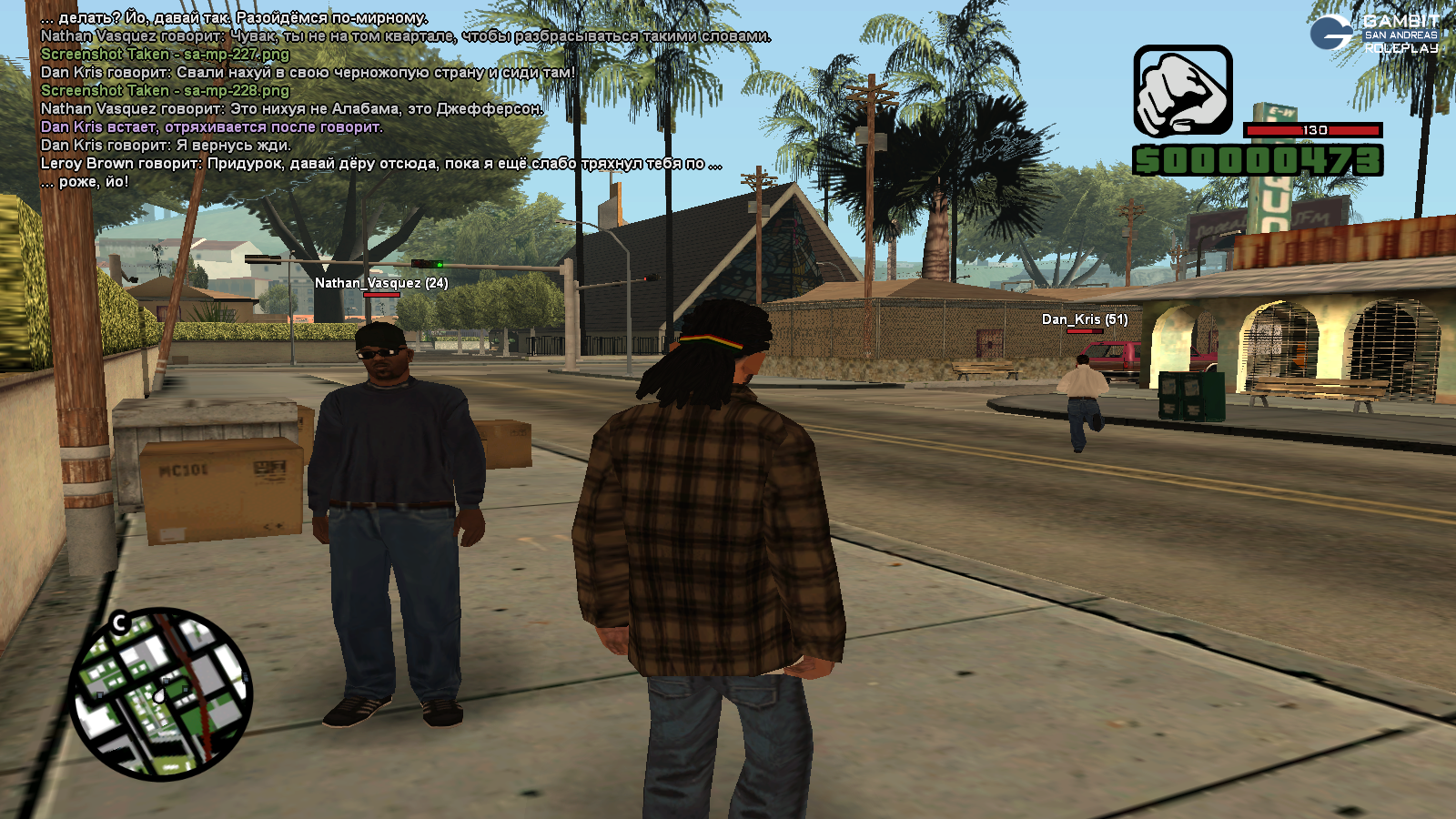Screen dimensions: 1456x819
Task: Select the Dan_Kris player name tag
Action: tap(1085, 319)
